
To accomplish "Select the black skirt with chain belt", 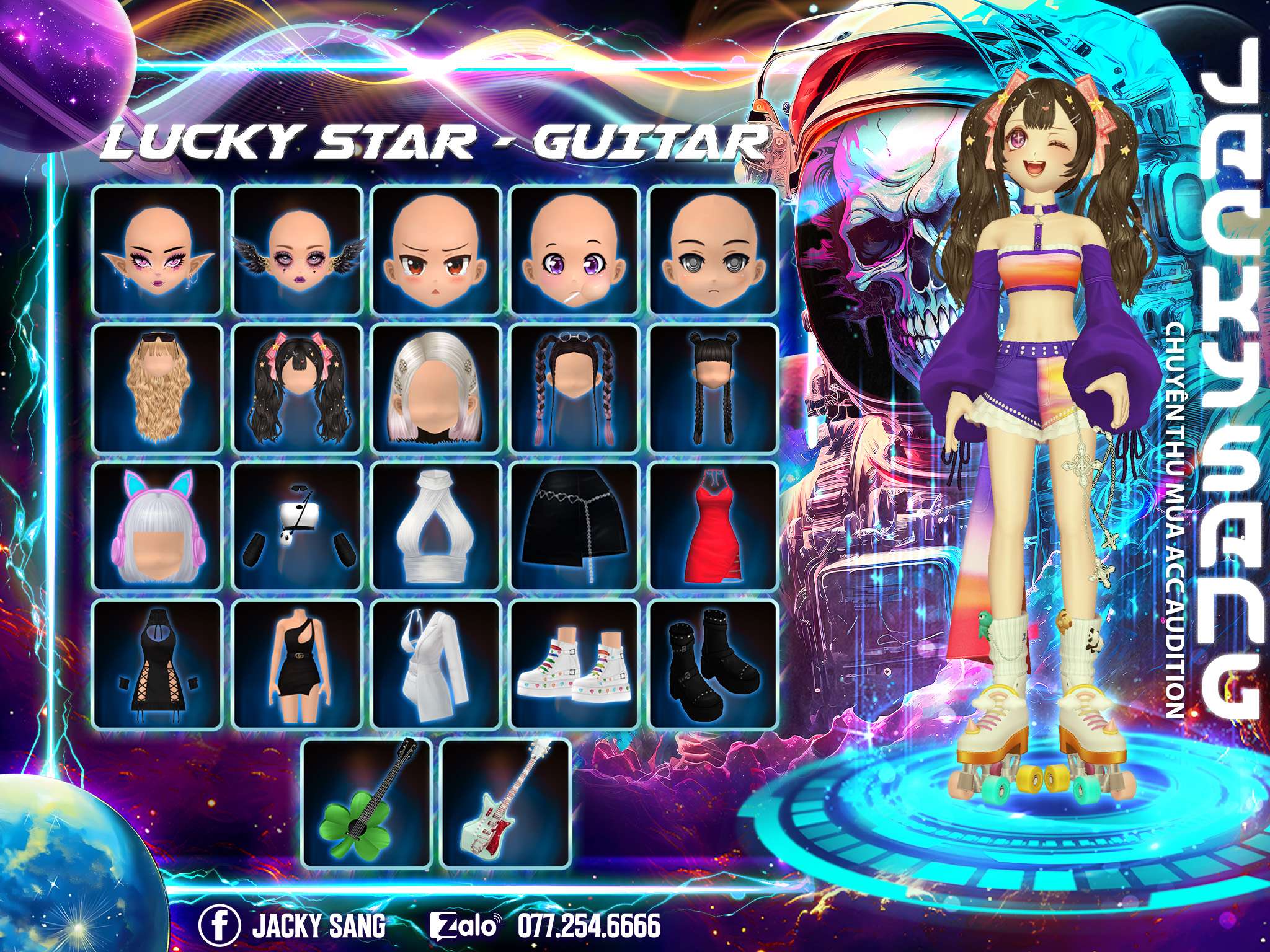I will pos(574,527).
